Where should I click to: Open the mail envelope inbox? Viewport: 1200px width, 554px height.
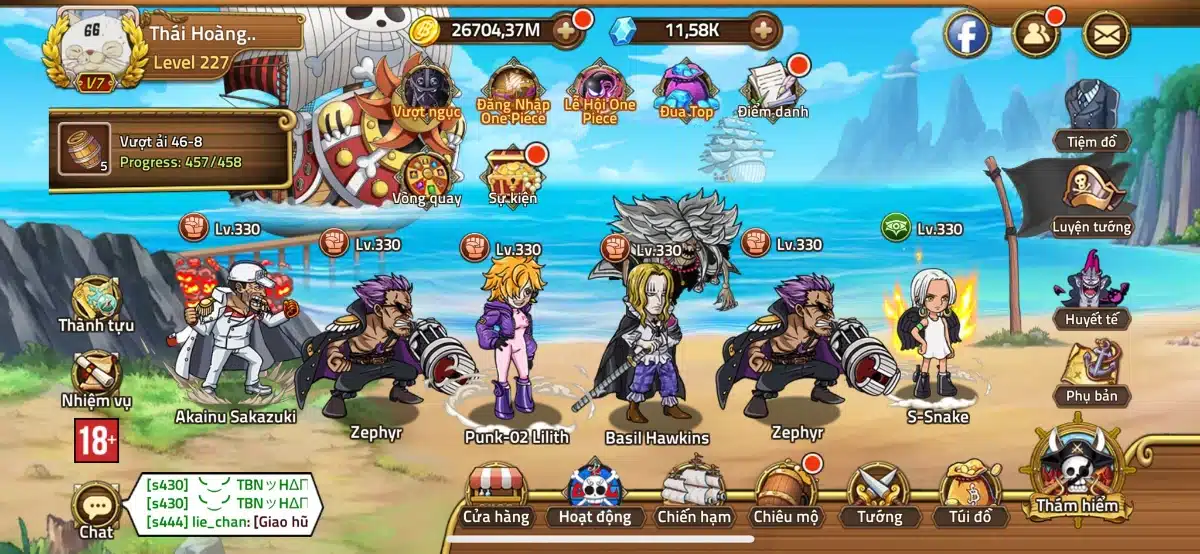pyautogui.click(x=1105, y=35)
